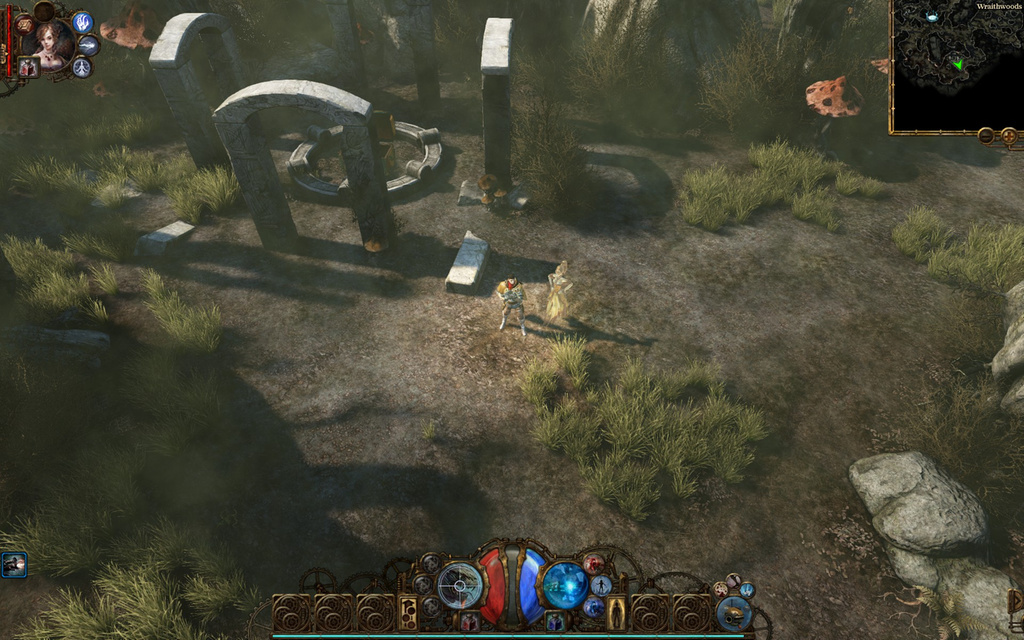Viewport: 1024px width, 640px height.
Task: Click Lady Katarina's companion portrait
Action: (50, 42)
